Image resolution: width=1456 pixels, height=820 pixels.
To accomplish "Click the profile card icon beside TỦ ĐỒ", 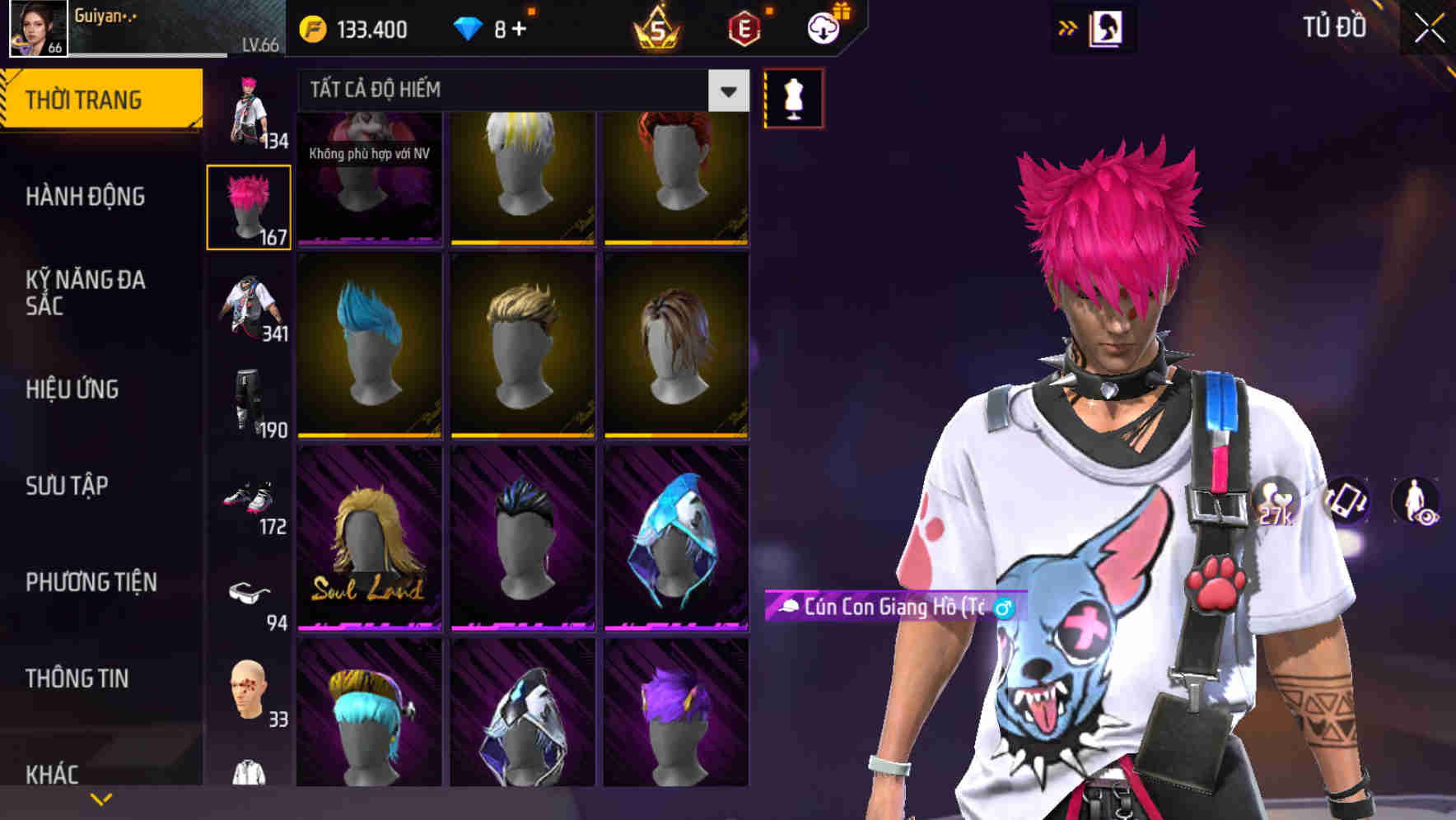I will (1106, 26).
